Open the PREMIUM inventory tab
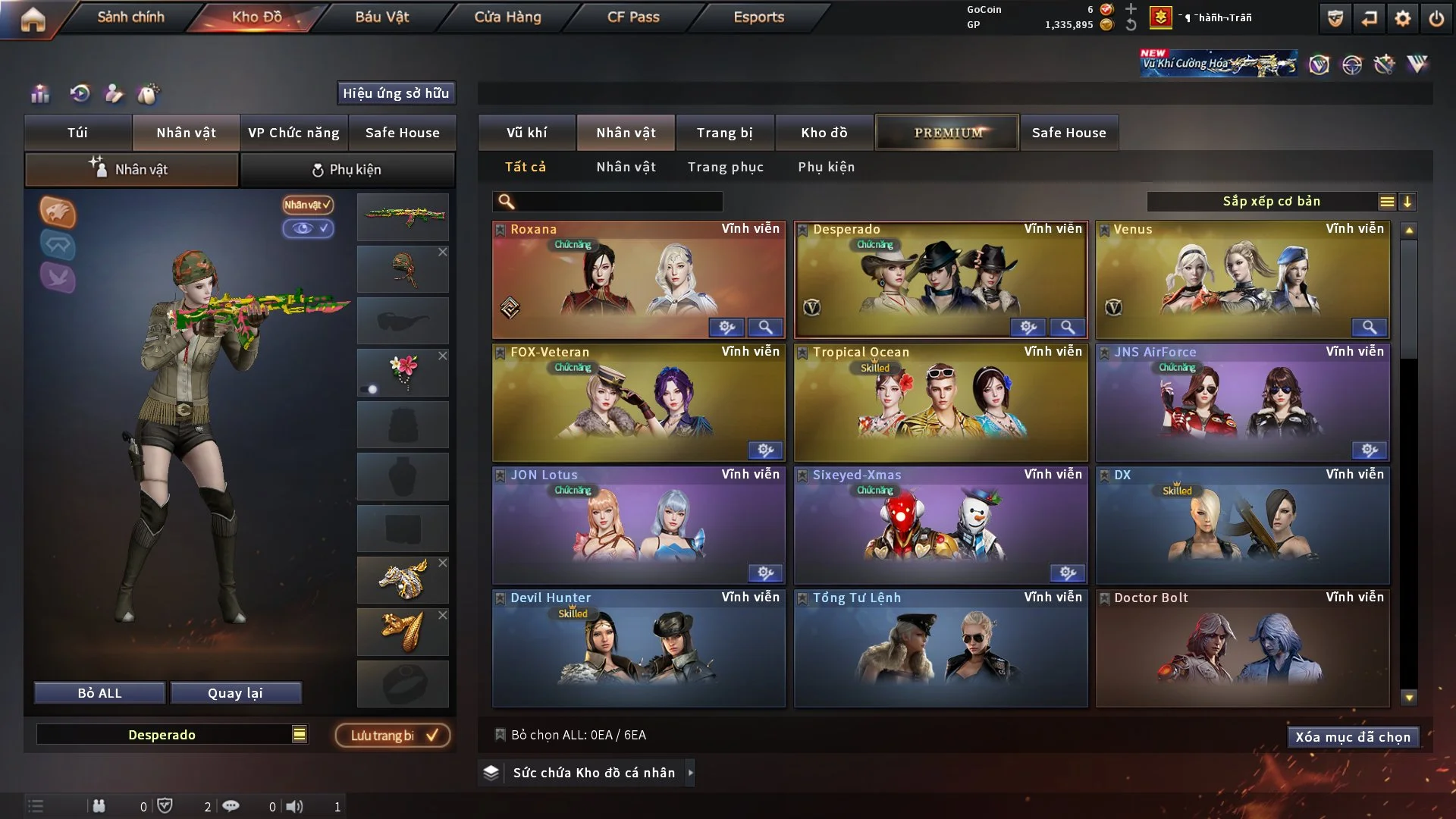1456x819 pixels. point(946,132)
